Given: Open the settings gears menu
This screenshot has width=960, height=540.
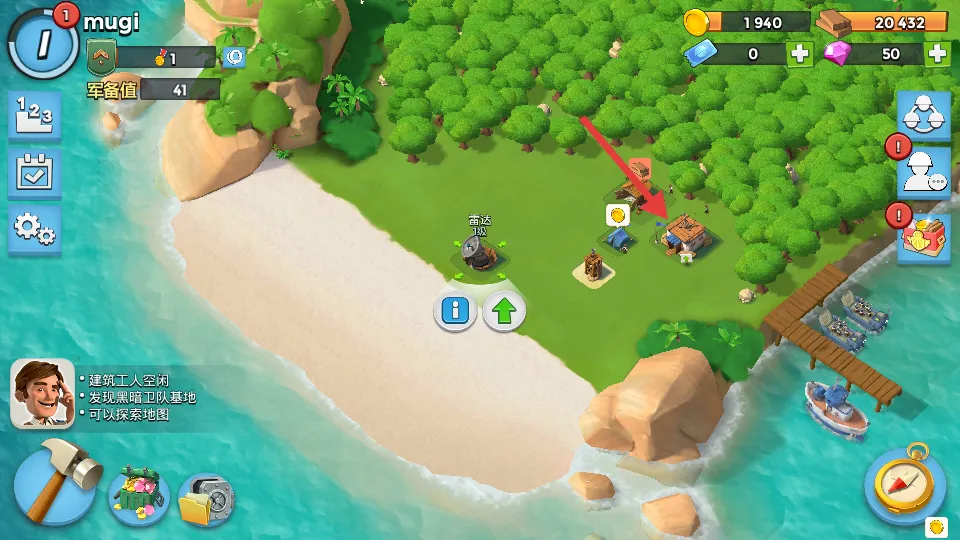Looking at the screenshot, I should [35, 231].
